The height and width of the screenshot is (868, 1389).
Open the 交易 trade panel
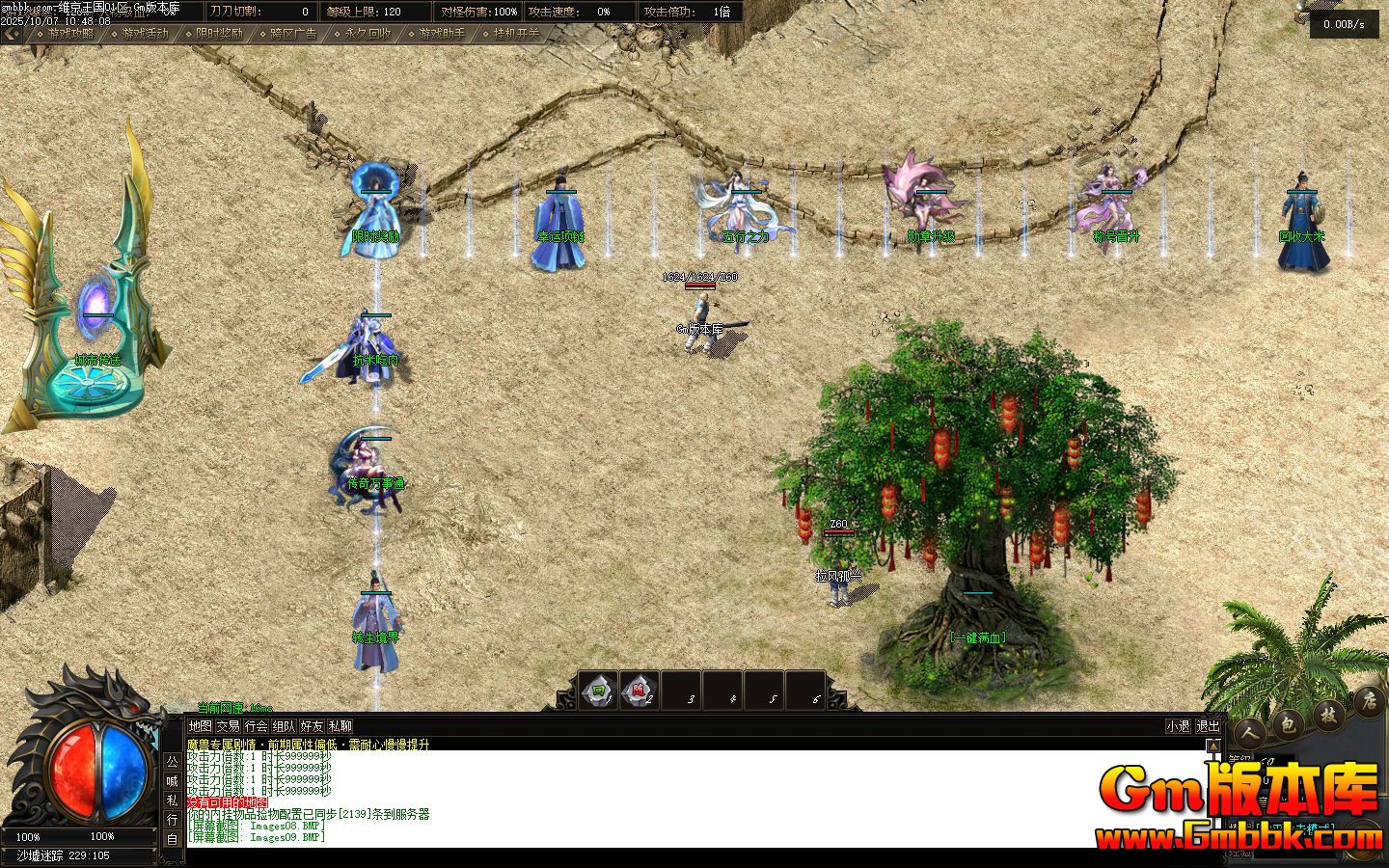click(228, 726)
